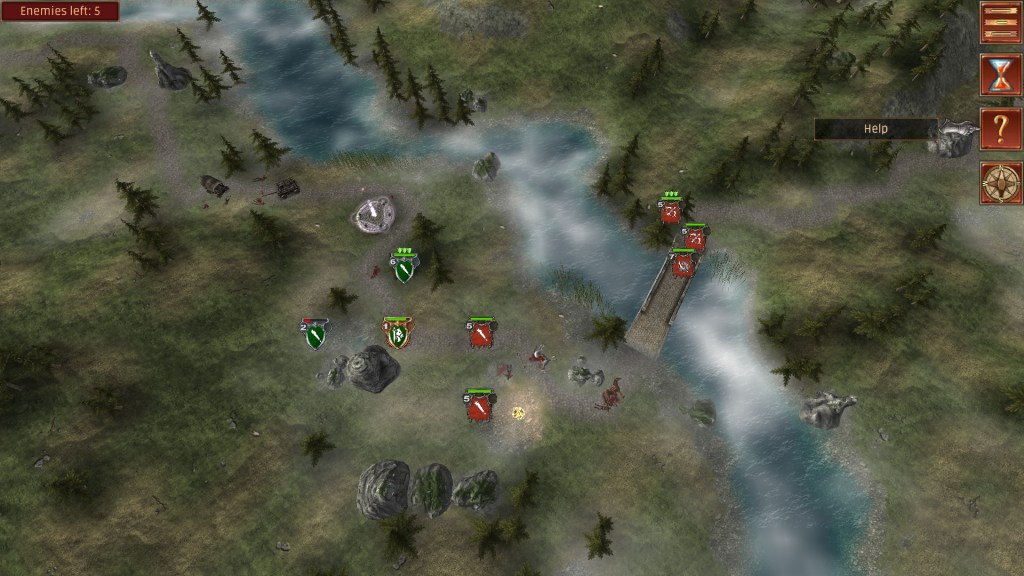Screen dimensions: 1024x576
Task: Open the main menu with three bars
Action: pyautogui.click(x=1000, y=22)
